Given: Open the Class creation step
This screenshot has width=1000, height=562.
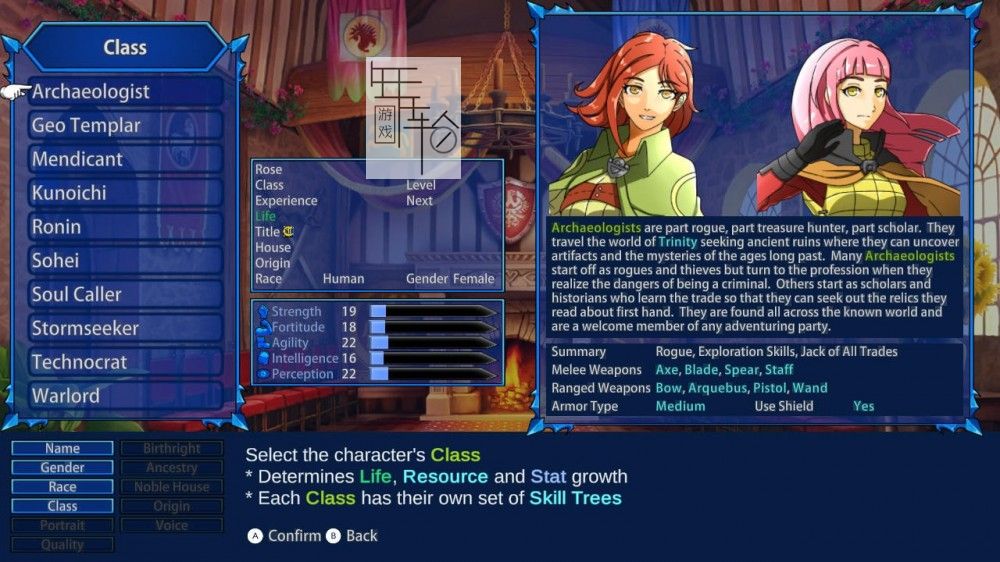Looking at the screenshot, I should 62,506.
